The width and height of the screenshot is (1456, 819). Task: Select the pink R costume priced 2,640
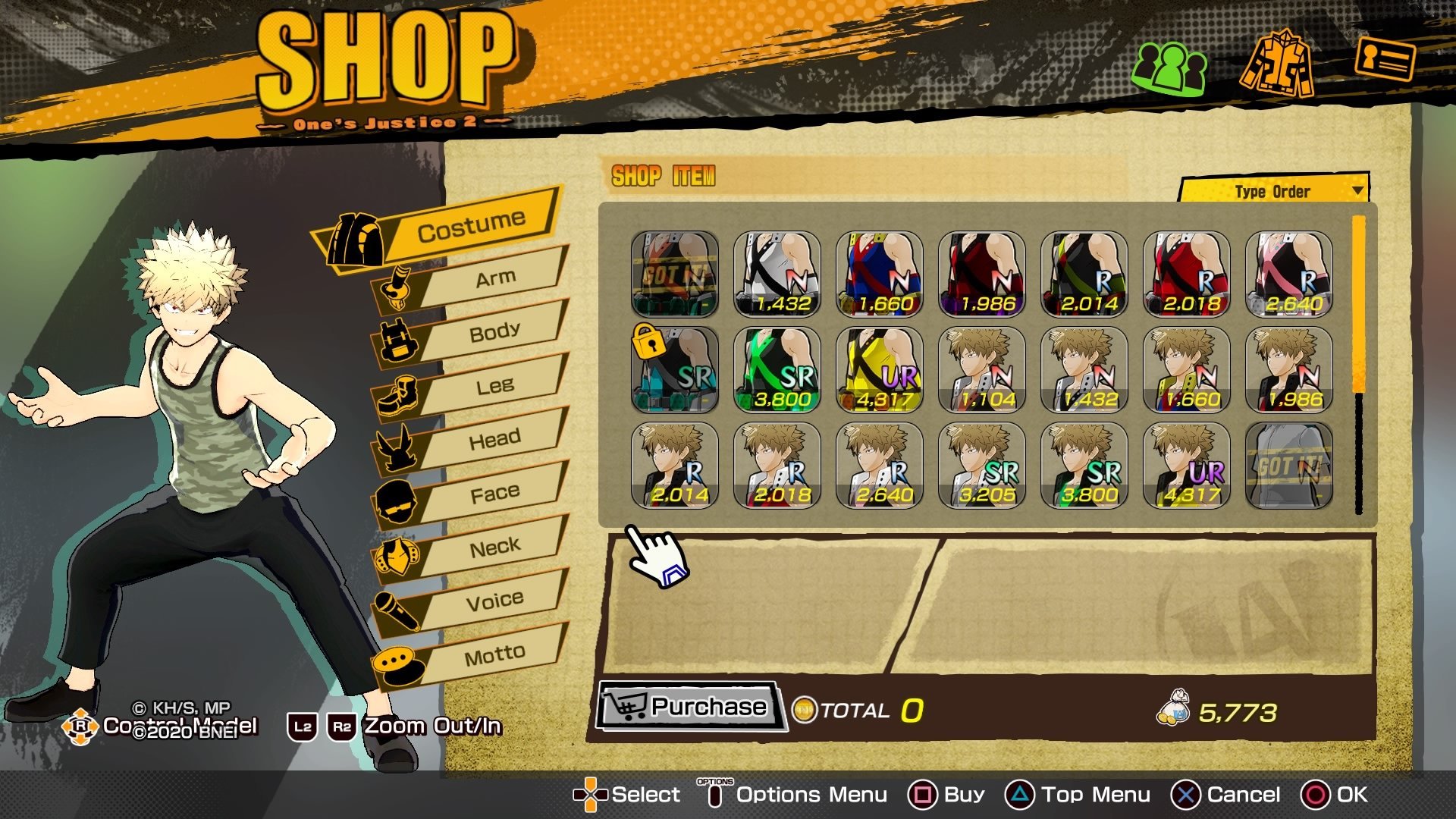coord(1289,274)
